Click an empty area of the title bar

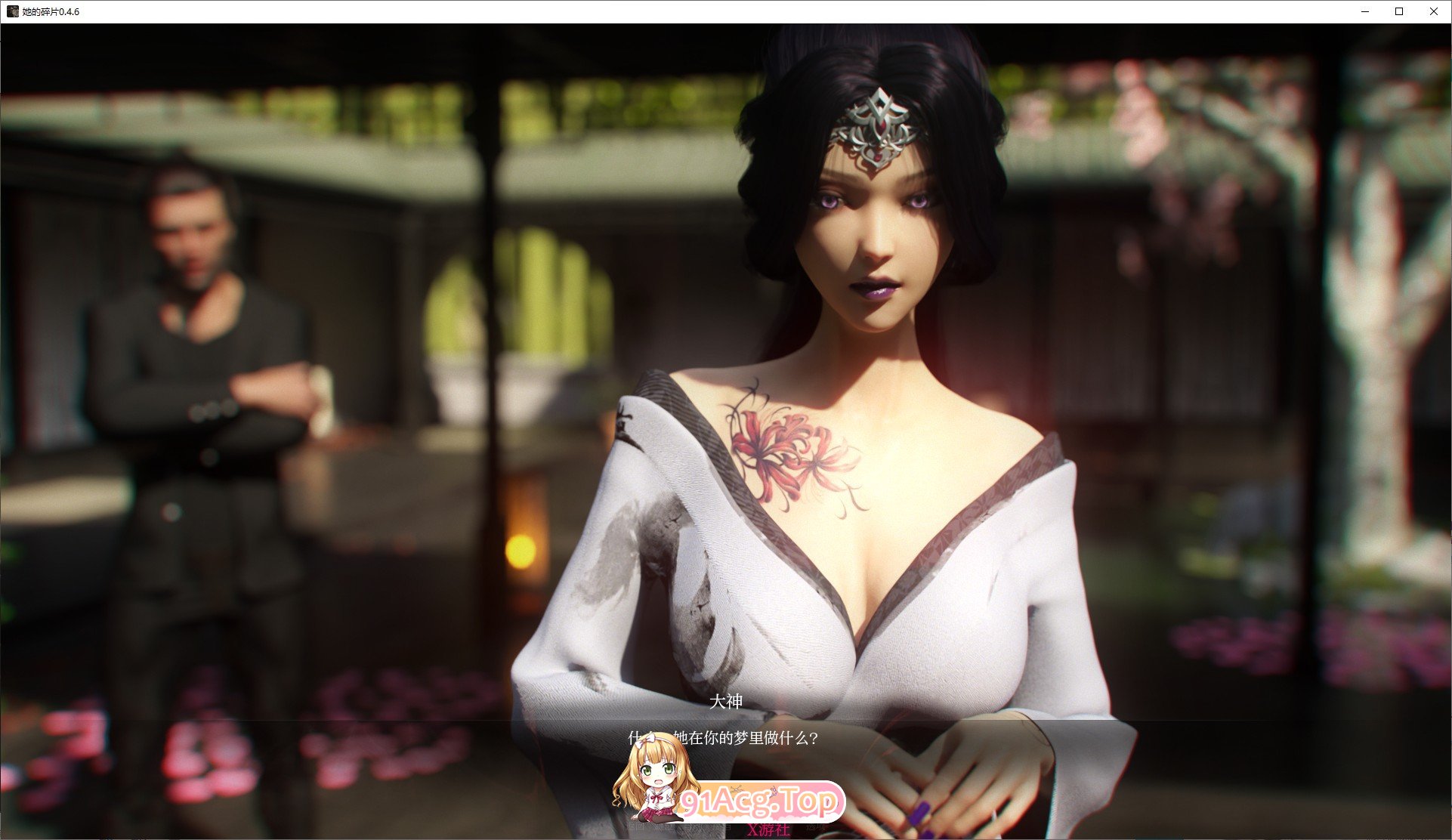pos(680,11)
